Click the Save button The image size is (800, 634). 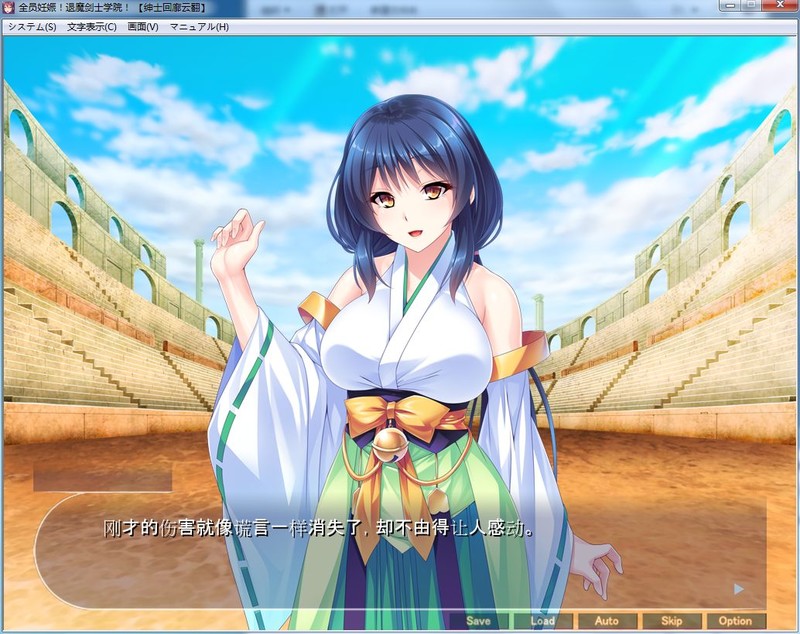[x=478, y=621]
